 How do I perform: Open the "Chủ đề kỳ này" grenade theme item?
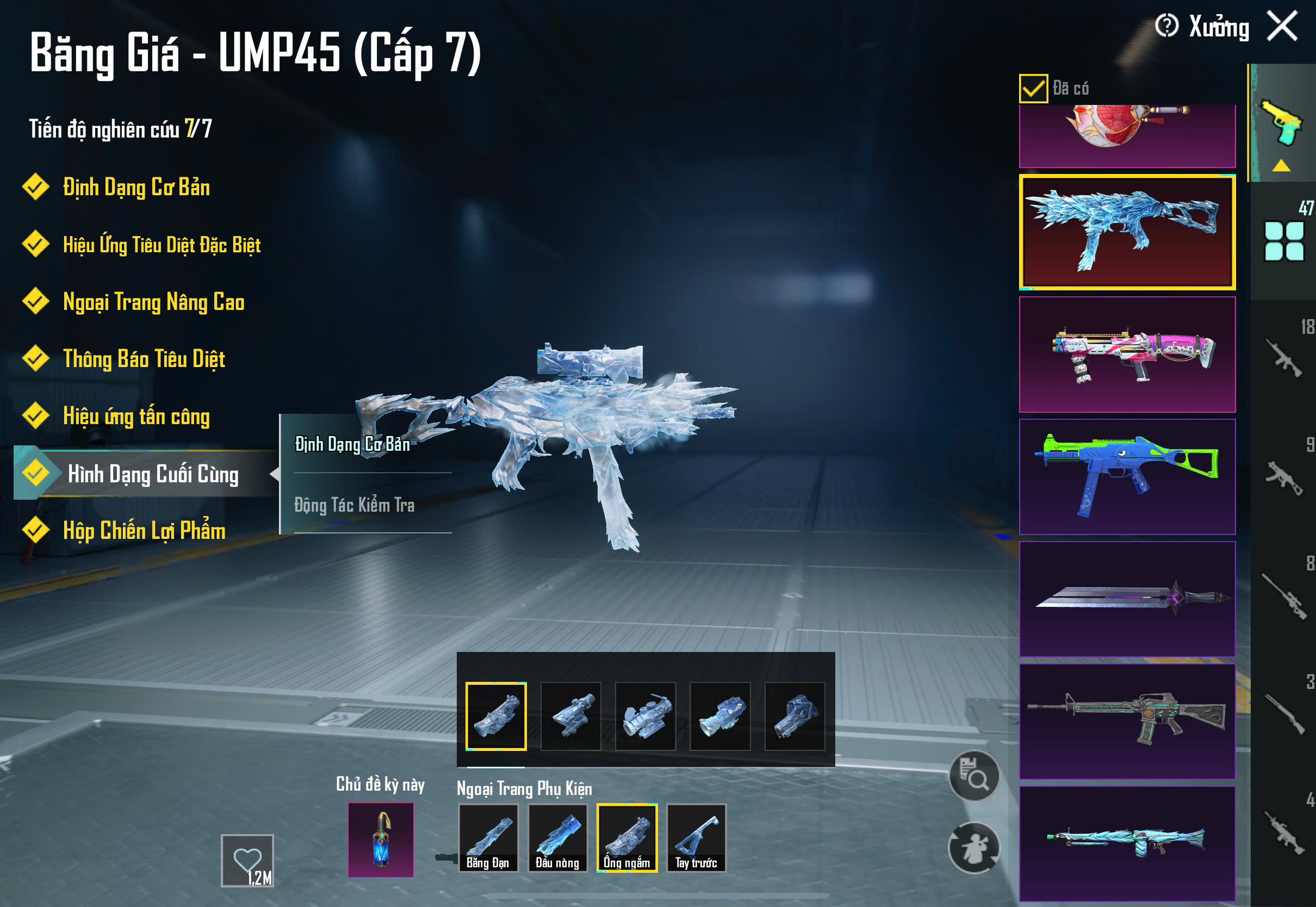coord(381,840)
